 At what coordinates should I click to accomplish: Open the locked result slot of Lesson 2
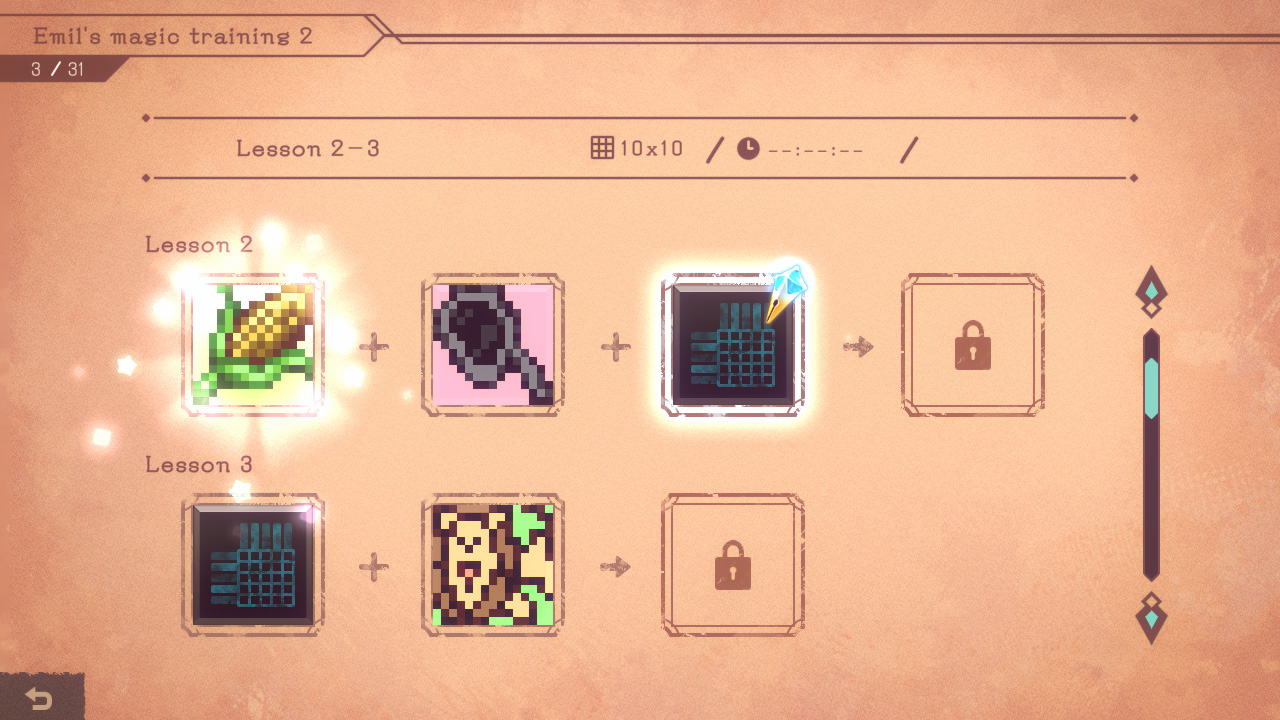tap(973, 345)
